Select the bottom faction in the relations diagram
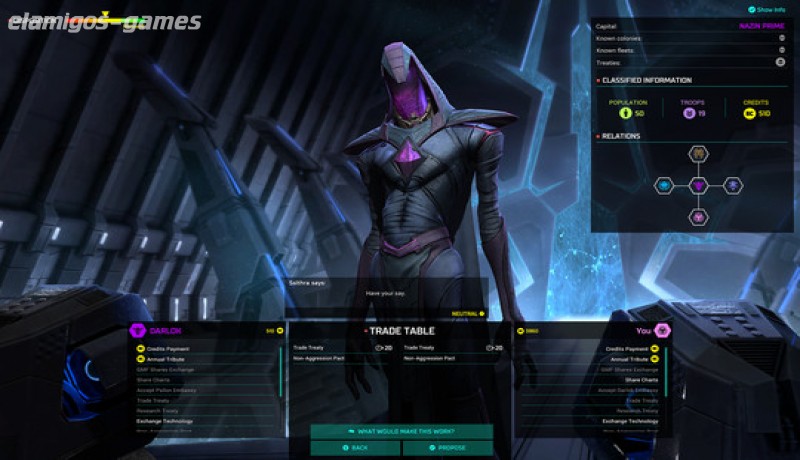The image size is (800, 460). 699,216
